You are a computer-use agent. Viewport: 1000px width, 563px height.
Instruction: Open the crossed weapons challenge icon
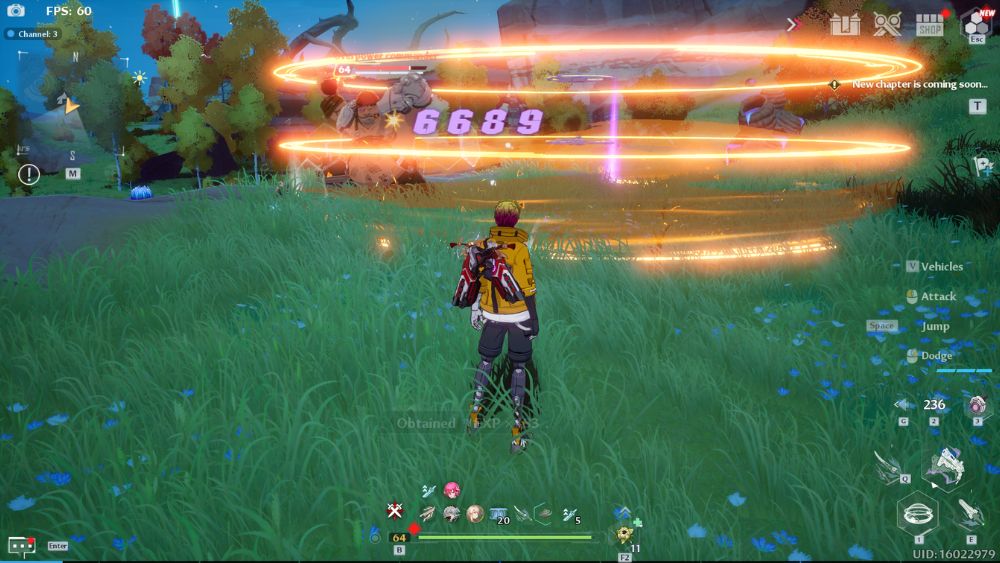[887, 24]
